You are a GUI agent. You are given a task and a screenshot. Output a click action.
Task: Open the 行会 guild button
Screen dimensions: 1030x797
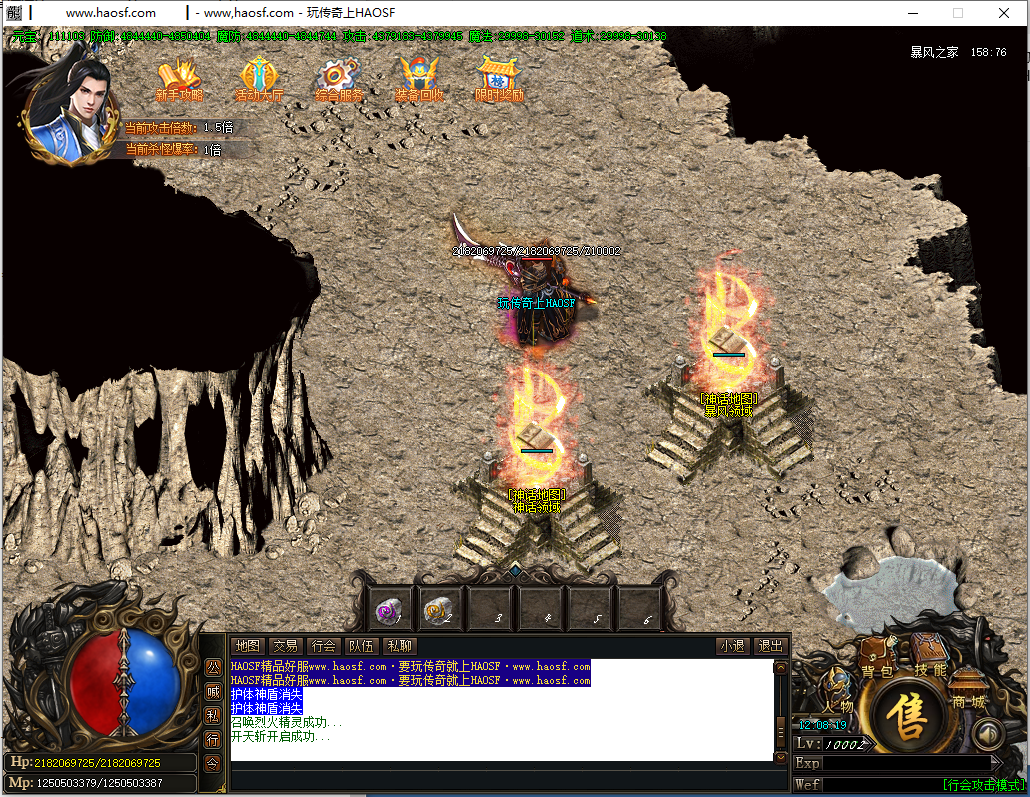tap(323, 646)
